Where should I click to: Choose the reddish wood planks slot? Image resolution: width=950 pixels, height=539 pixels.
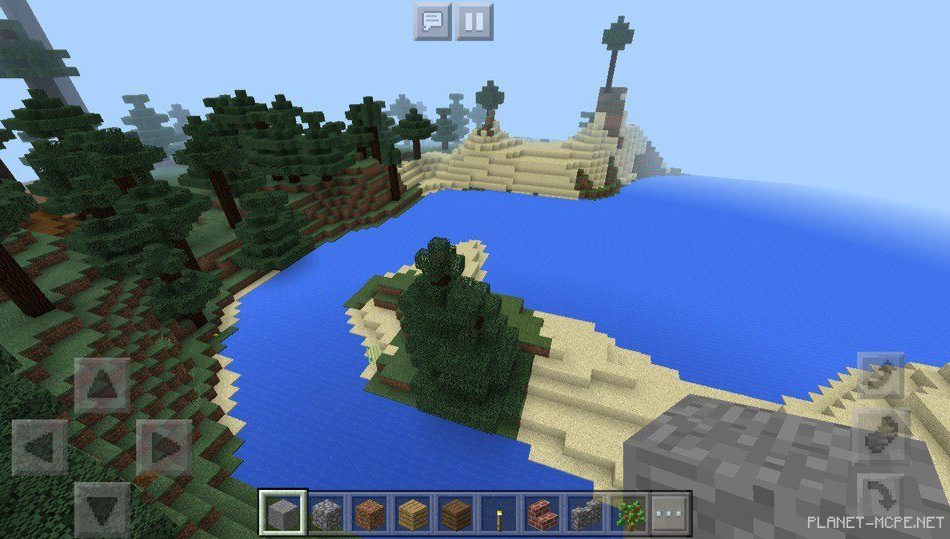coord(370,514)
